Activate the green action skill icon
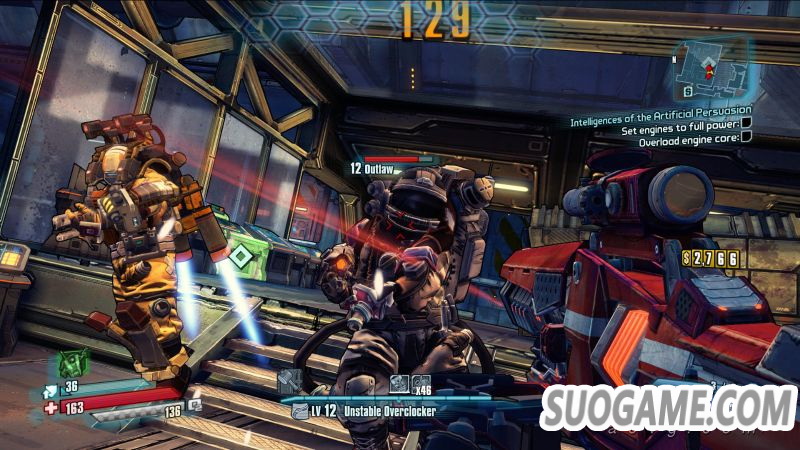The height and width of the screenshot is (450, 800). (x=71, y=361)
